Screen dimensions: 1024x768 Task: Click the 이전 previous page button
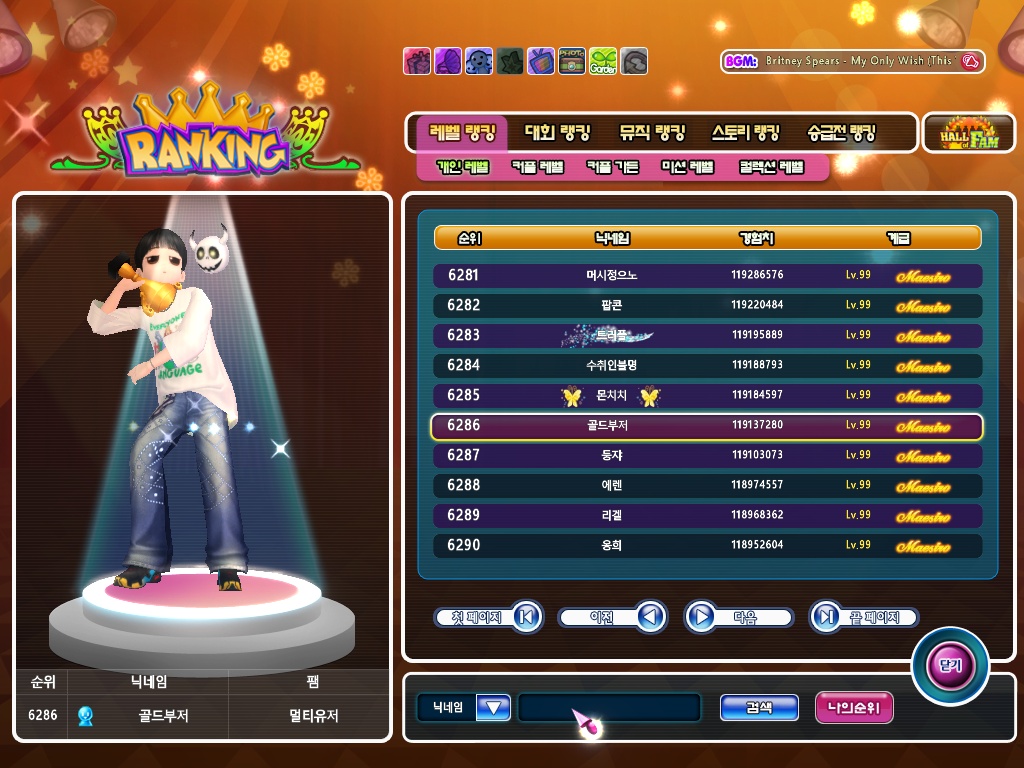612,617
